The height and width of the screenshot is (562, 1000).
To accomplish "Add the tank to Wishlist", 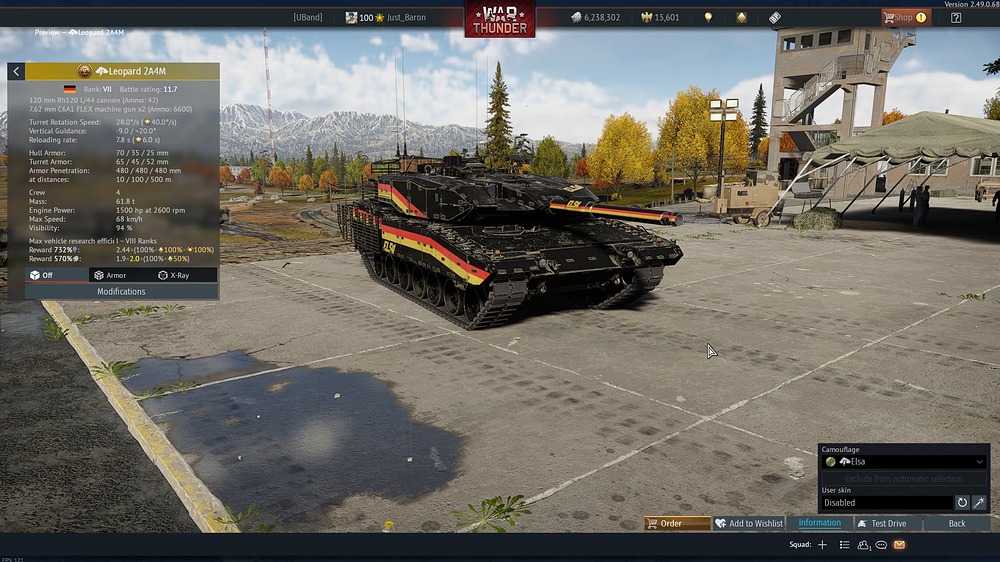I will [x=748, y=523].
